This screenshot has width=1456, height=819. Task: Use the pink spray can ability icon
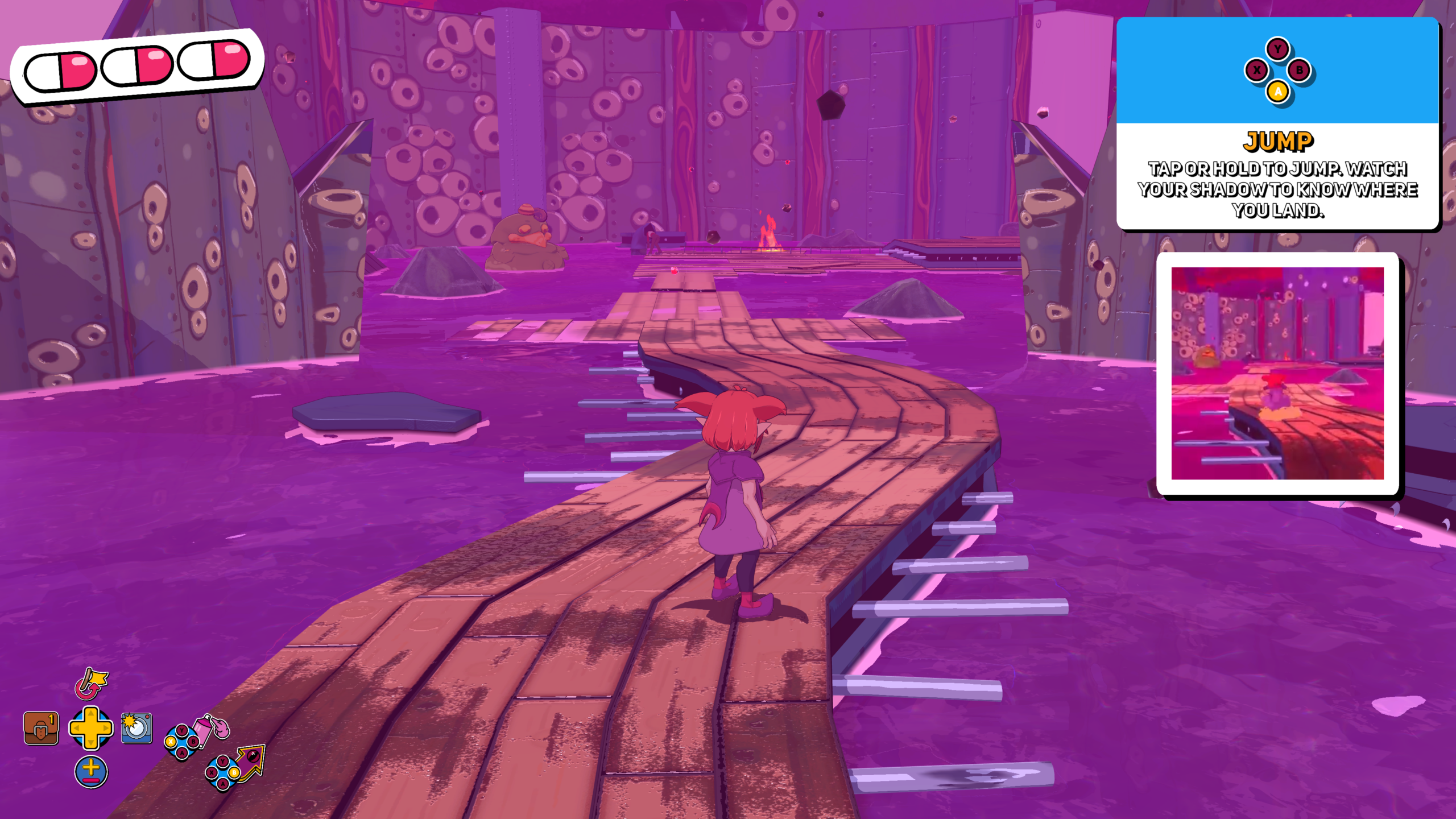212,729
